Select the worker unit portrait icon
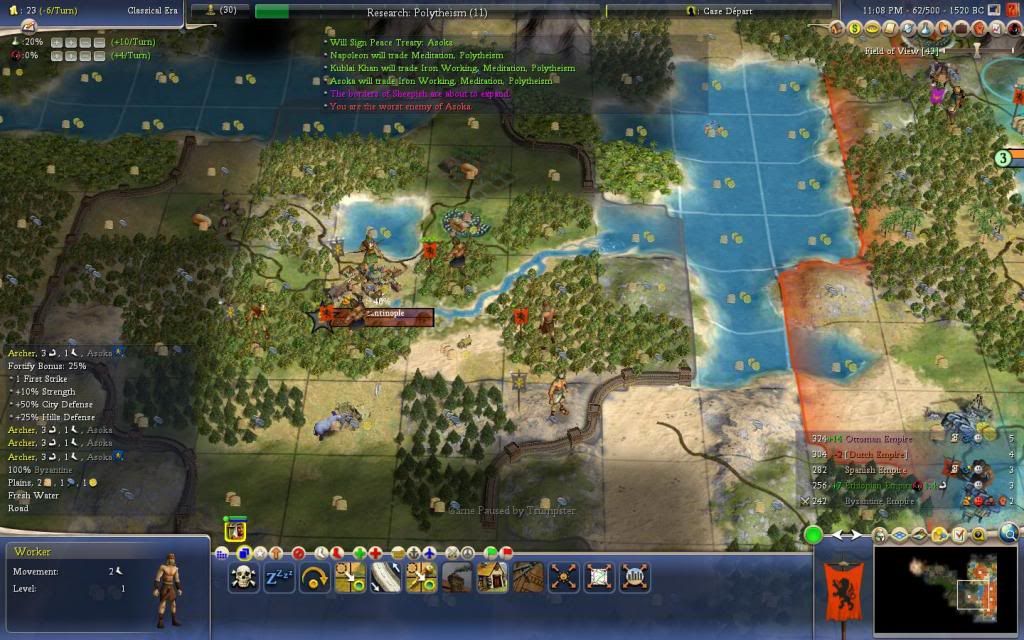This screenshot has width=1024, height=640. (x=235, y=531)
